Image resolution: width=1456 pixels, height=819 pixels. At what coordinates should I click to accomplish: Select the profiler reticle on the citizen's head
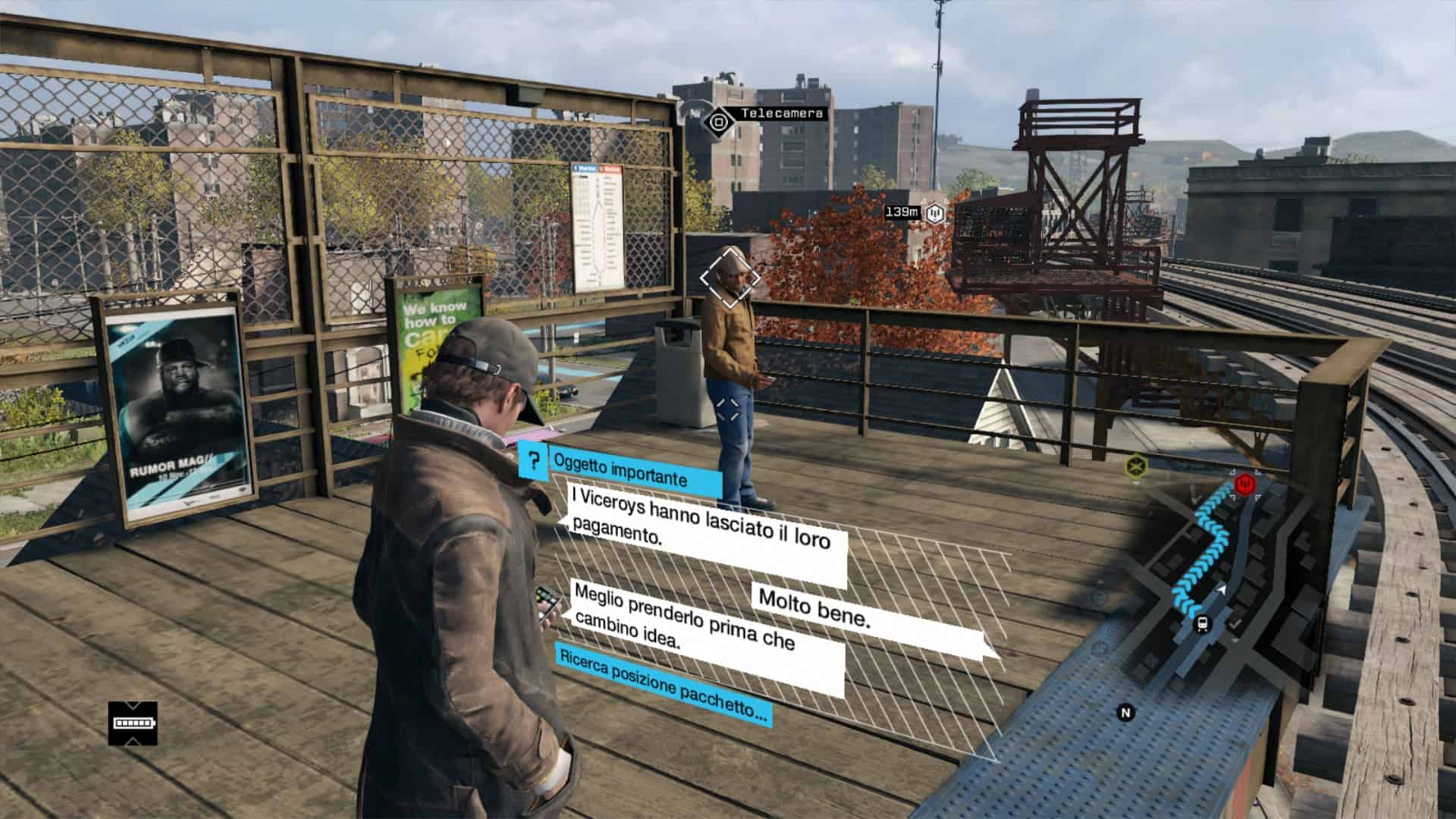click(730, 278)
